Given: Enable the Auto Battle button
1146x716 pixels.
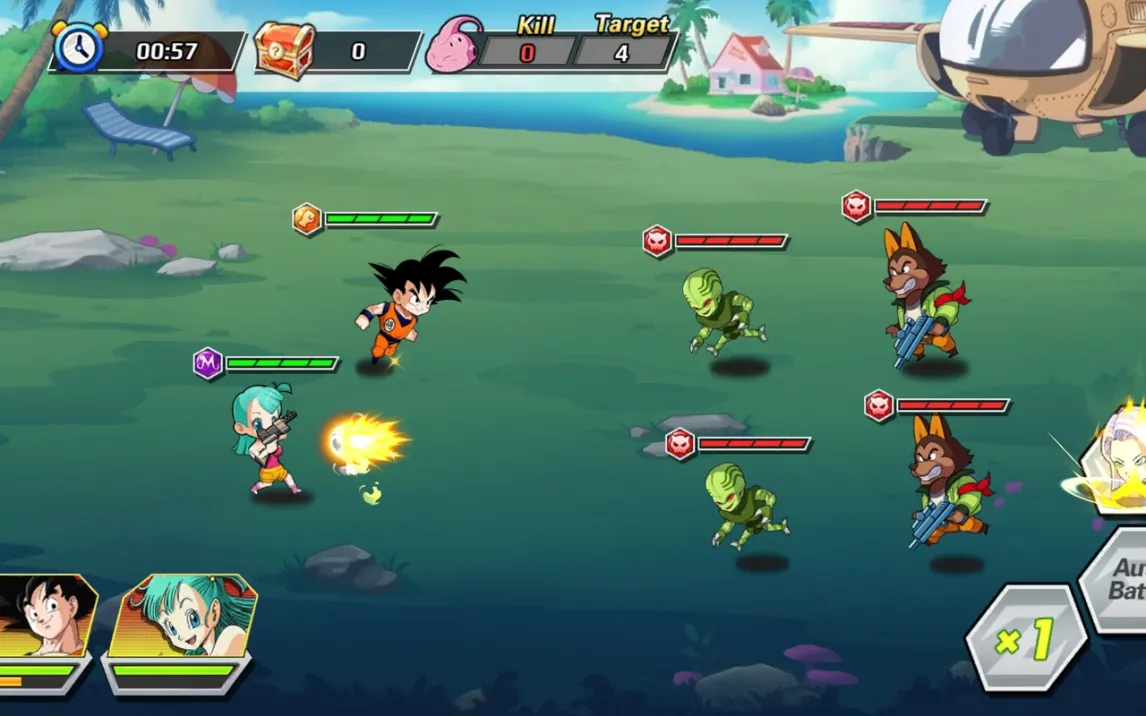Looking at the screenshot, I should pos(1122,579).
